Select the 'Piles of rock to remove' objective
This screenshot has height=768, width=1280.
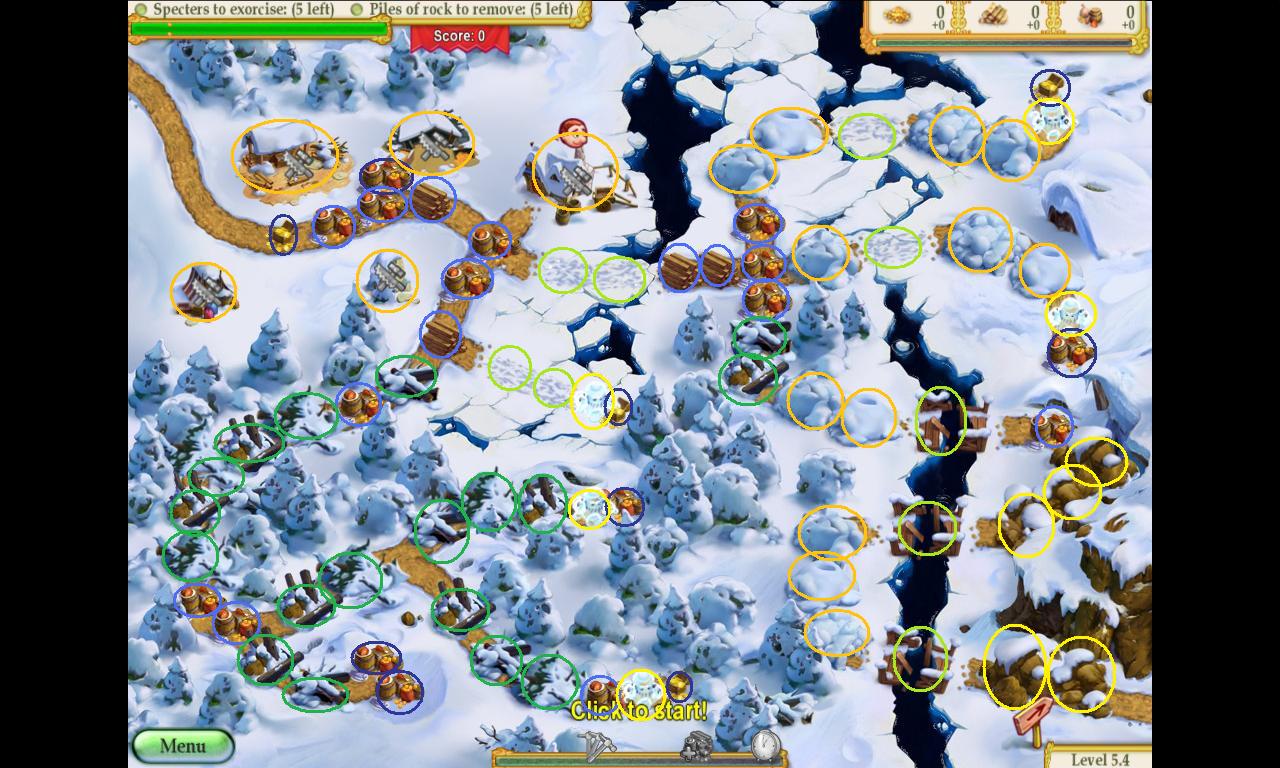click(463, 10)
